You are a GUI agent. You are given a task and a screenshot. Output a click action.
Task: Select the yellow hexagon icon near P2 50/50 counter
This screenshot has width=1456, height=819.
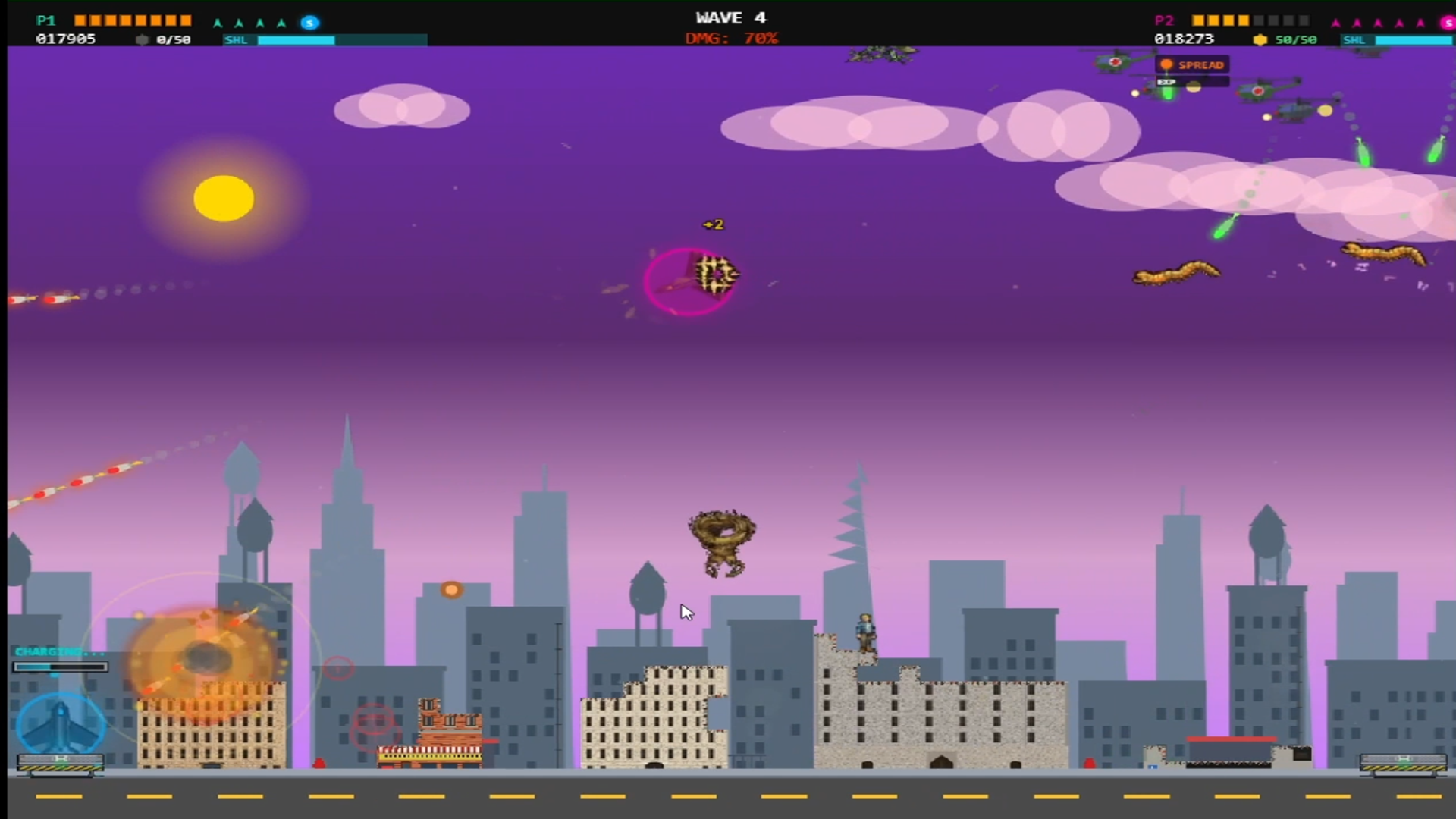pyautogui.click(x=1261, y=39)
